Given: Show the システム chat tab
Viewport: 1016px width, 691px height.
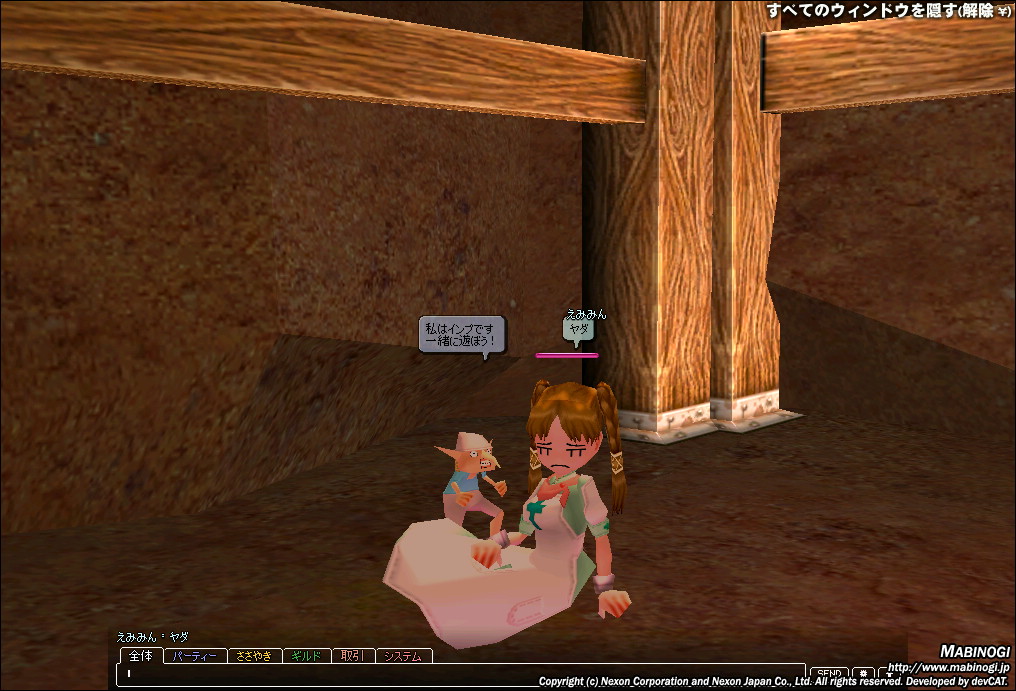Looking at the screenshot, I should (x=404, y=657).
